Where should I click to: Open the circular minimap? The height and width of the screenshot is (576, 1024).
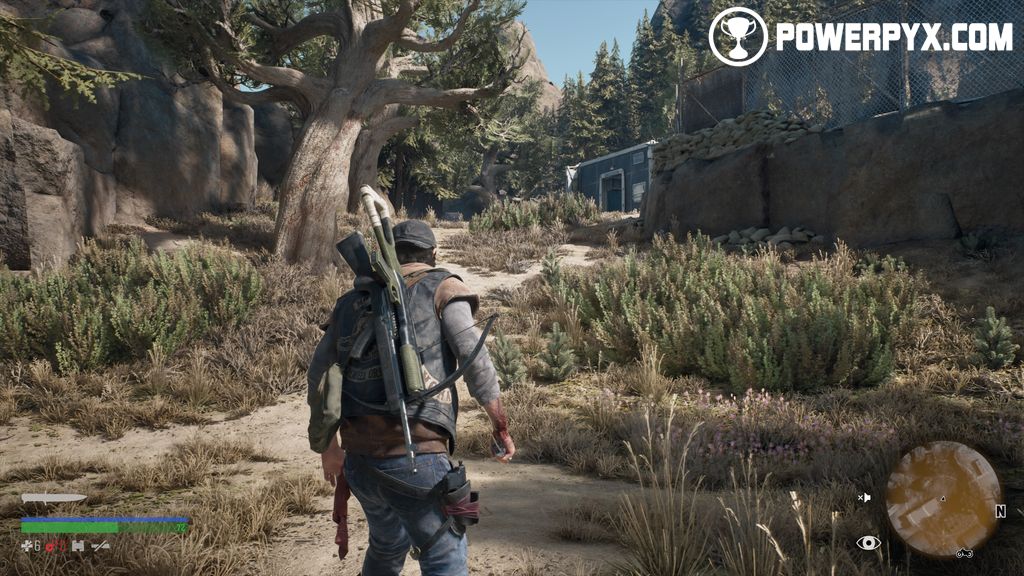click(943, 499)
